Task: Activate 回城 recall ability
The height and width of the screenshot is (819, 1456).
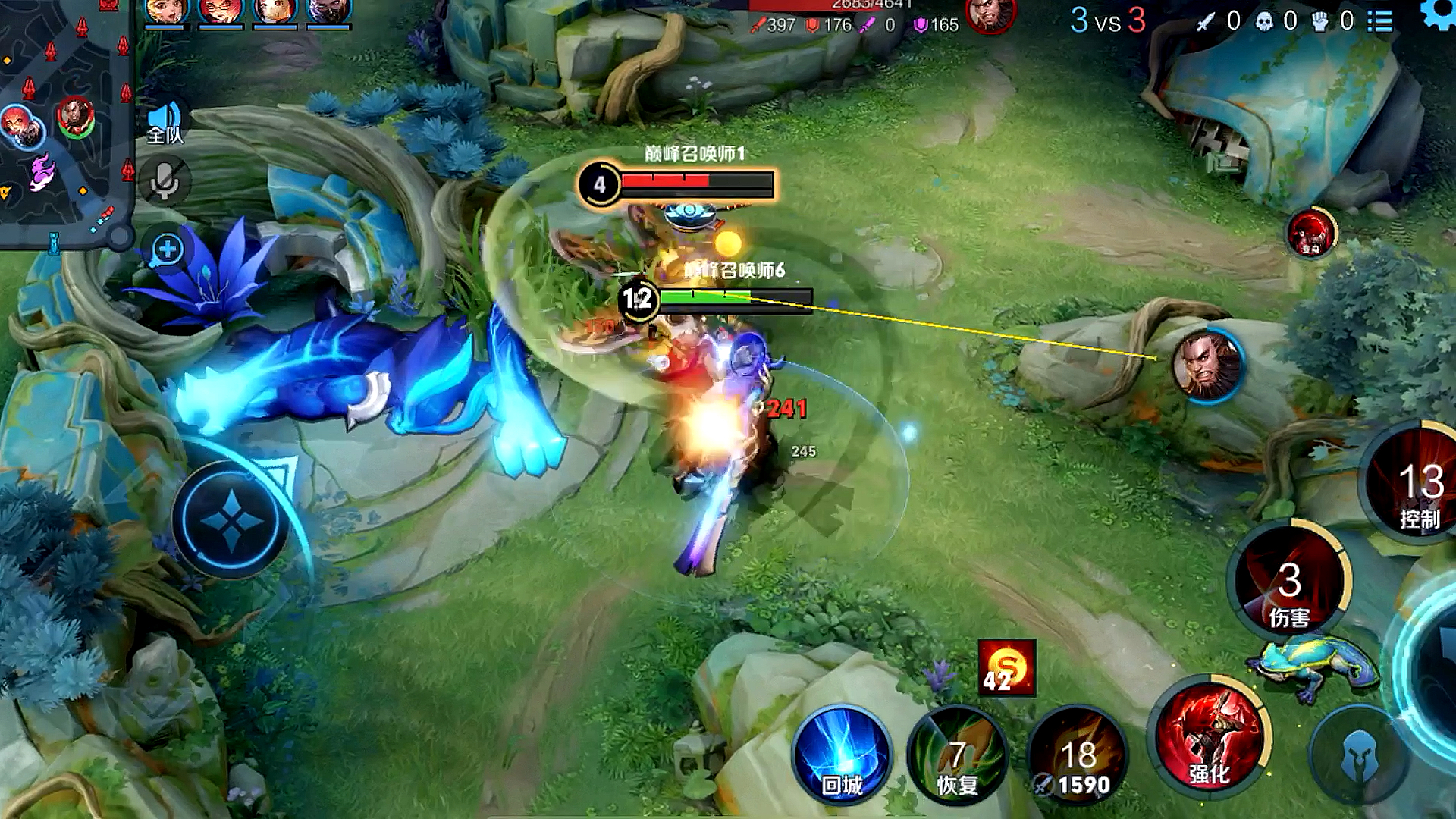Action: pos(842,755)
